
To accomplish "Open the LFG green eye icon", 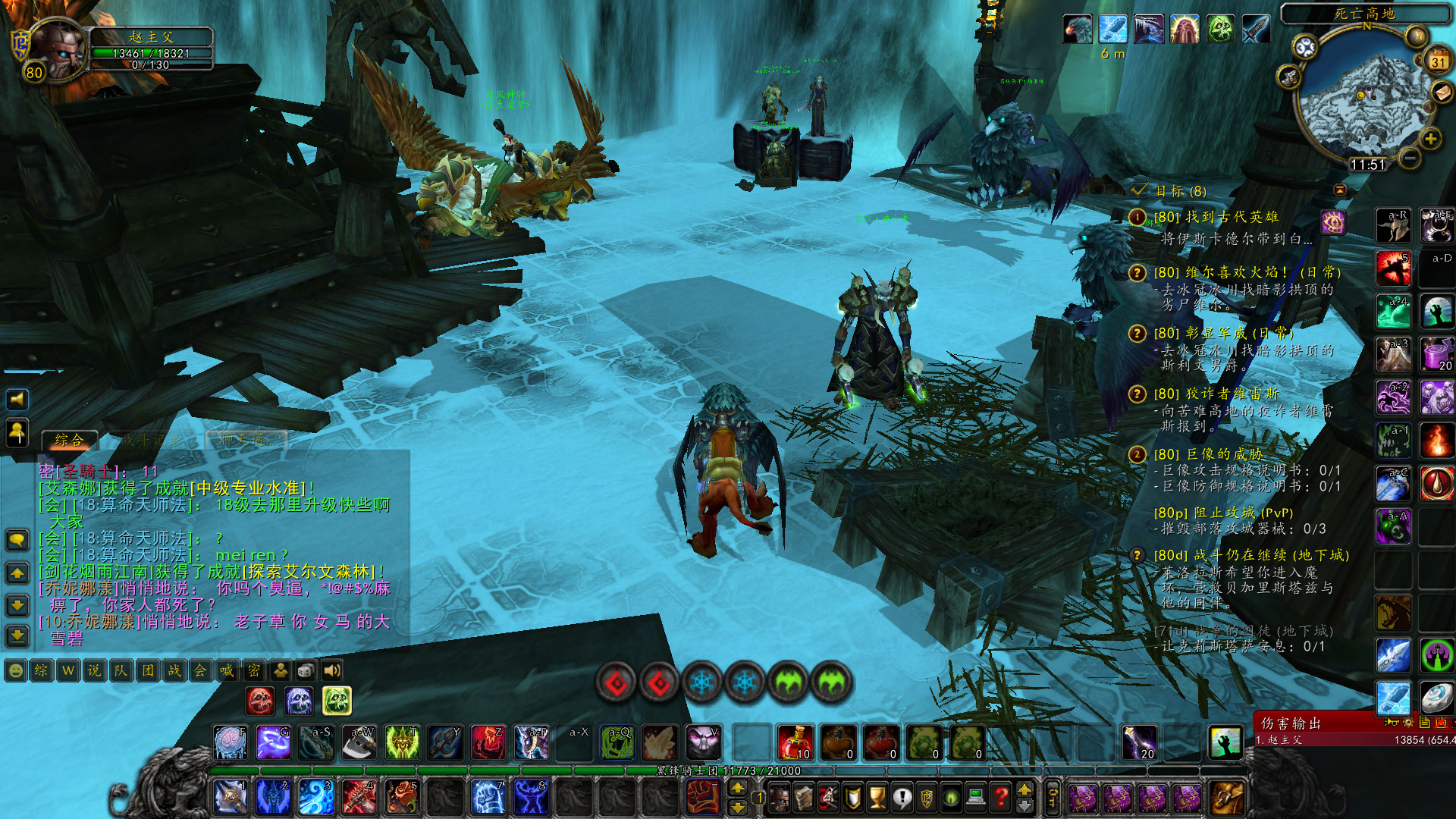I will (952, 797).
